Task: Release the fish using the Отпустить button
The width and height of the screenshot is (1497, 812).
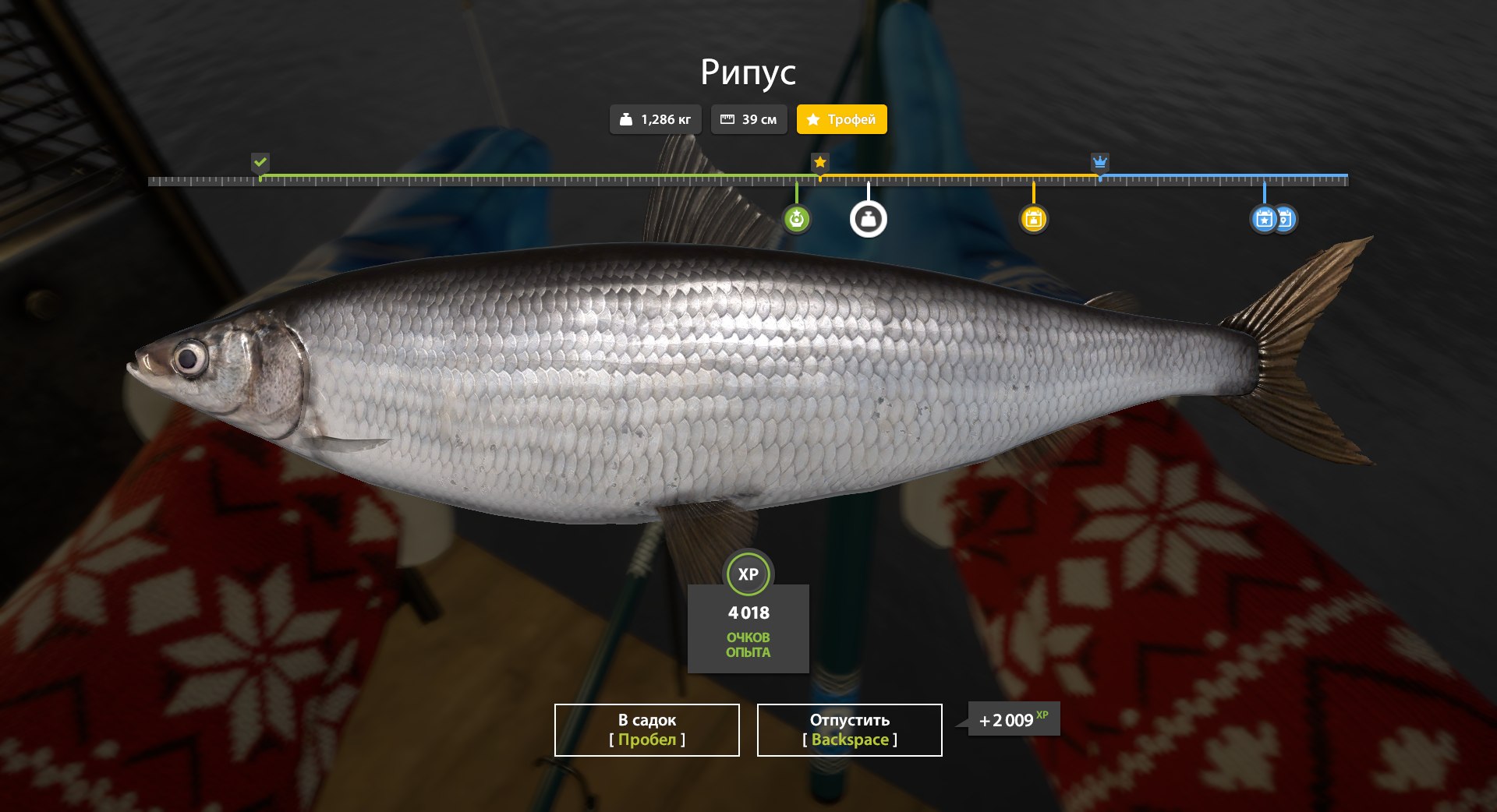Action: 849,729
